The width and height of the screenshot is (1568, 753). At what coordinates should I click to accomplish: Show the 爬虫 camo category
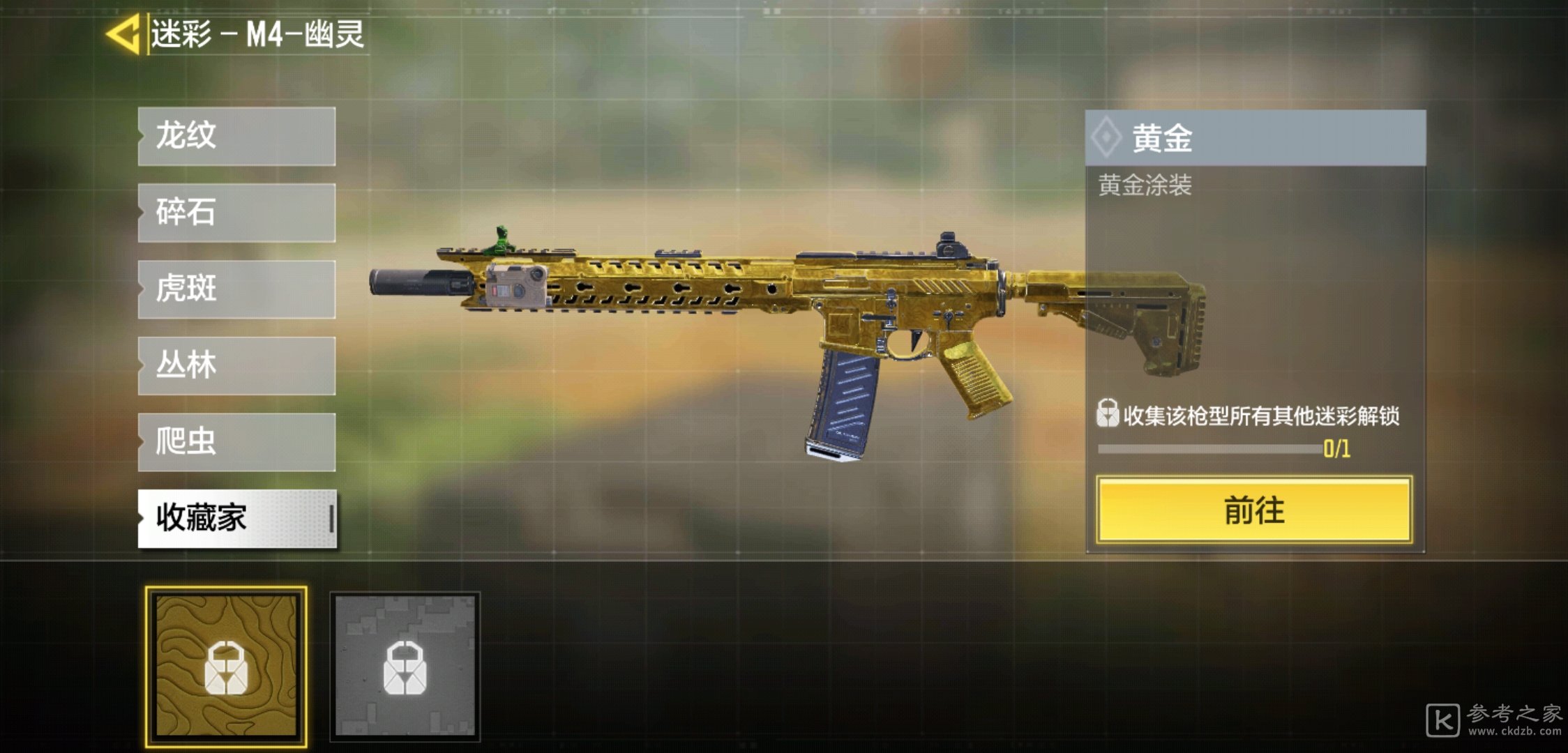click(236, 442)
